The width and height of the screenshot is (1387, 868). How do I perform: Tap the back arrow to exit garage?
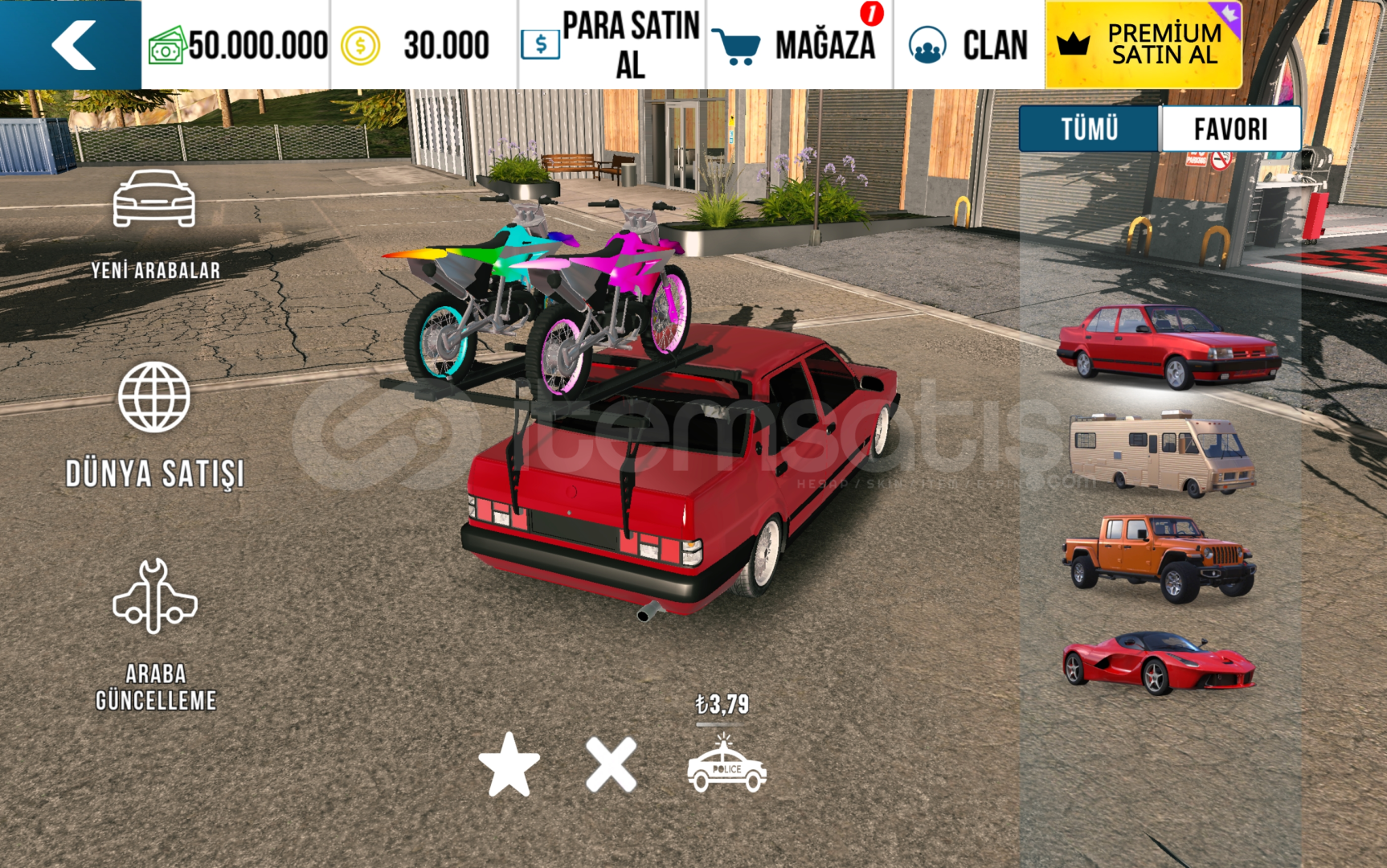pyautogui.click(x=71, y=44)
